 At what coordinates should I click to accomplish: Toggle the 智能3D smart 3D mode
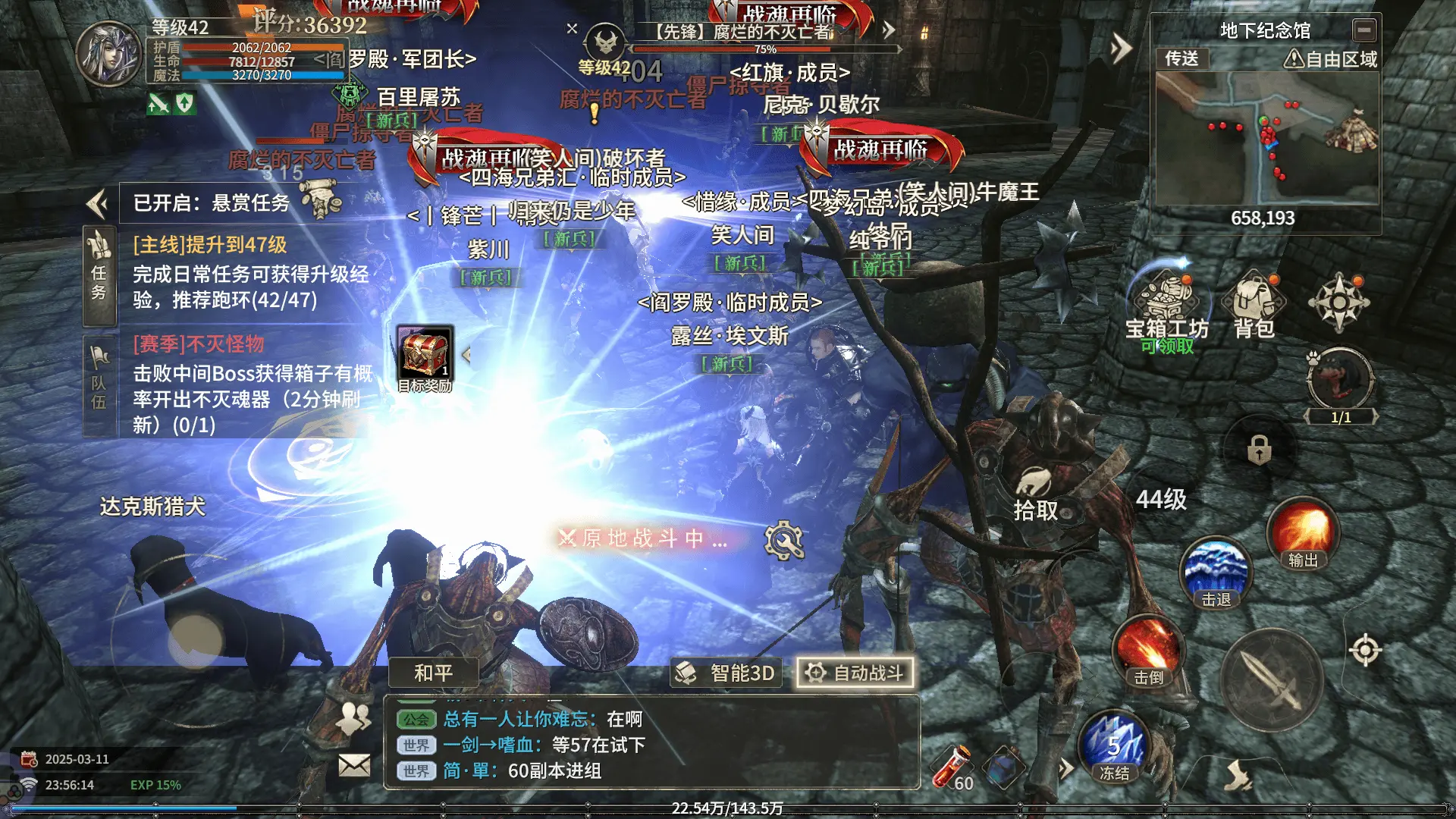tap(726, 673)
